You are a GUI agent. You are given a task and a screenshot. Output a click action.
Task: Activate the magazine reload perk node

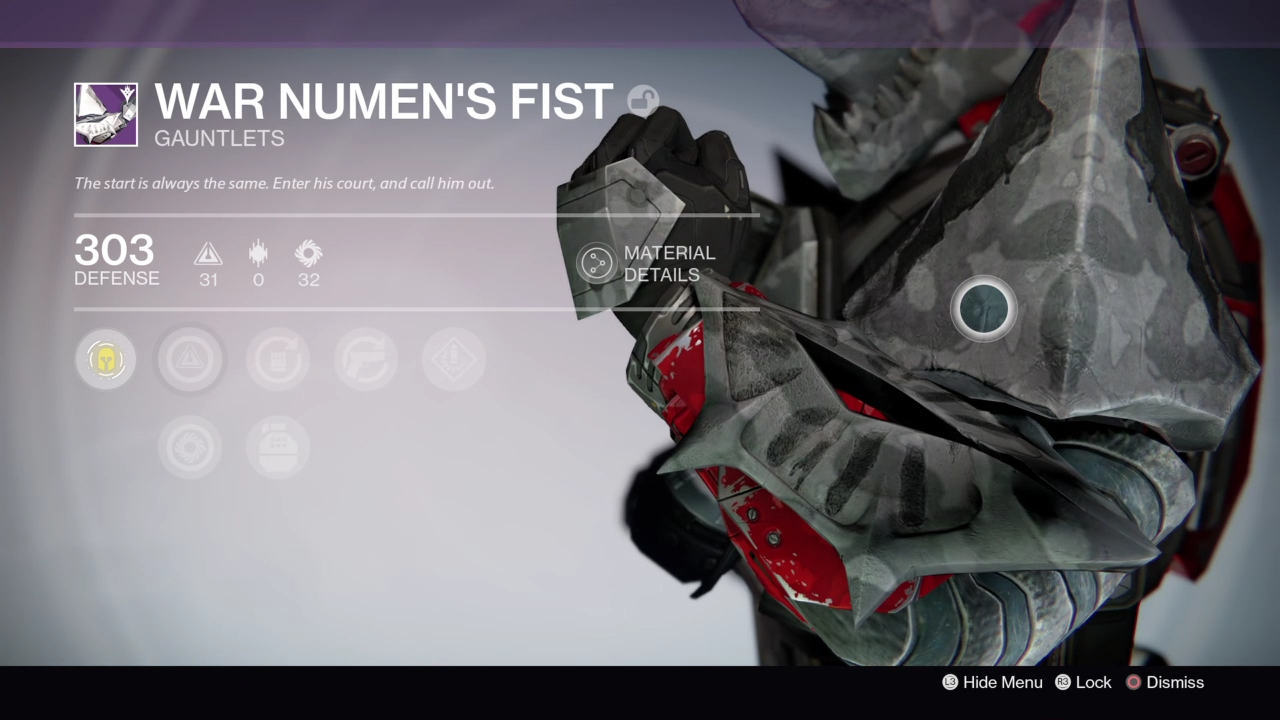coord(278,359)
